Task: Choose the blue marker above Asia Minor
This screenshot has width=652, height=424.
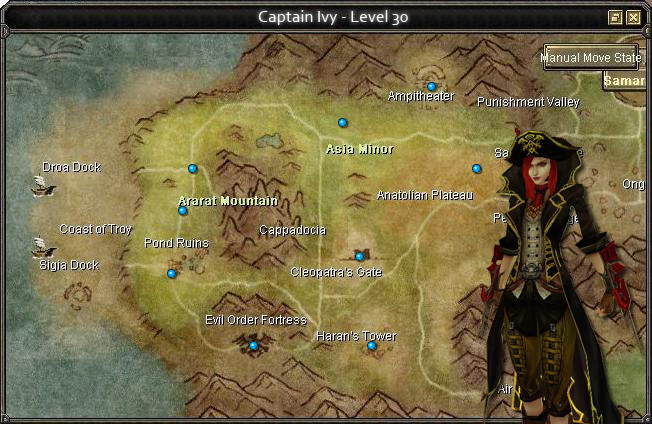Action: pyautogui.click(x=343, y=123)
